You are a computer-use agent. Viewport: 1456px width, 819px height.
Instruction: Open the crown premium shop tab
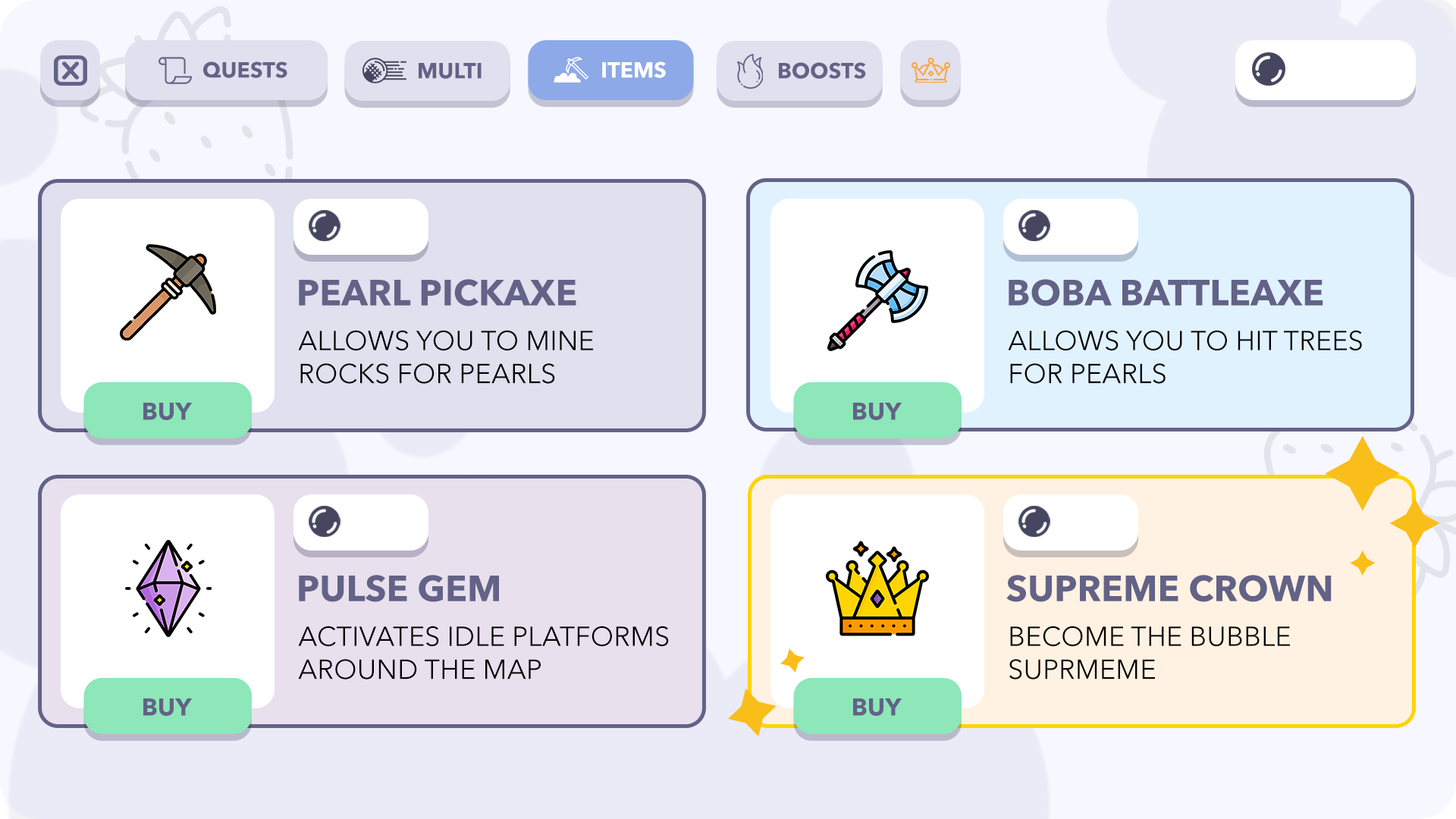[x=930, y=72]
